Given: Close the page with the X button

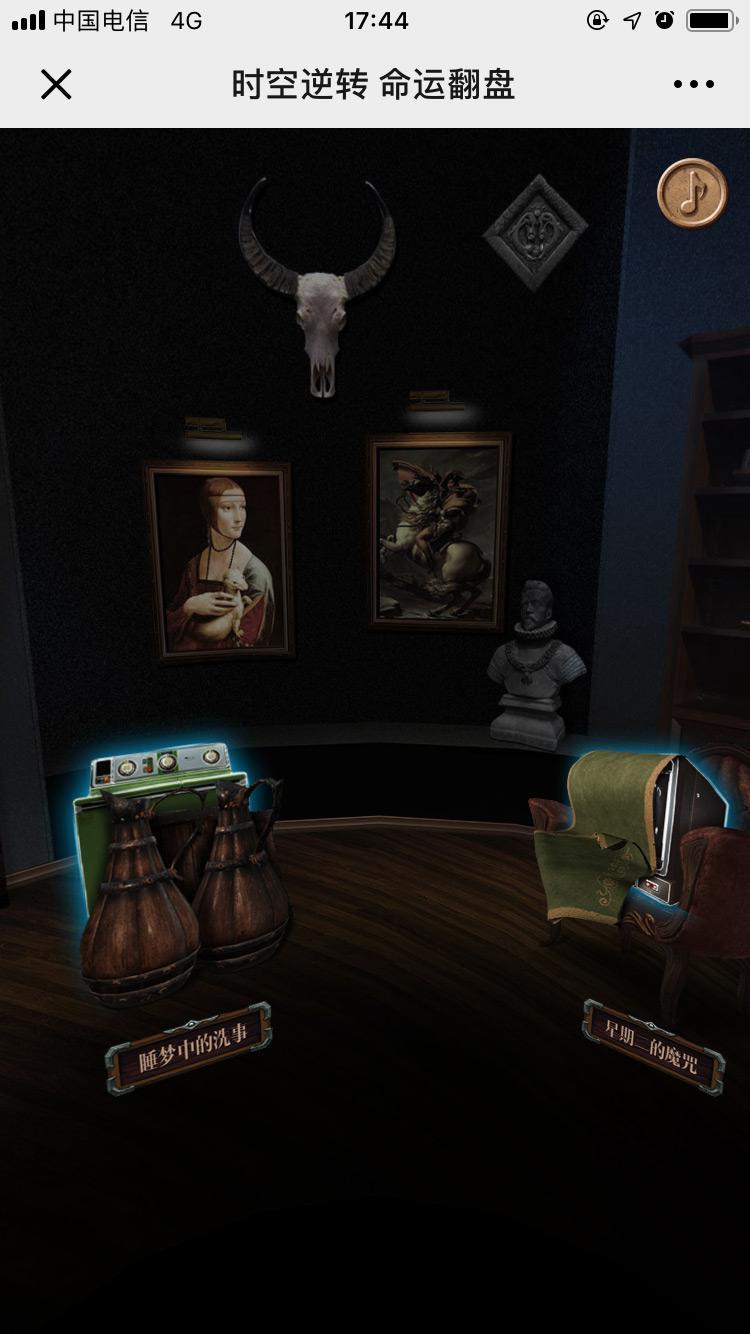Looking at the screenshot, I should click(56, 85).
